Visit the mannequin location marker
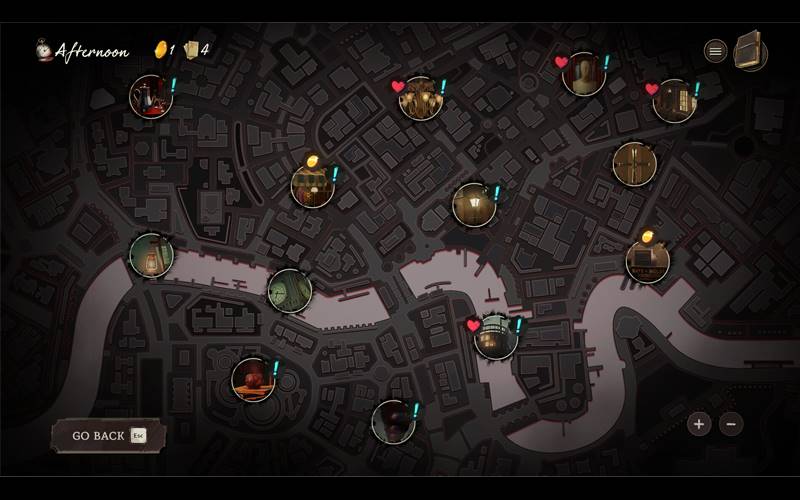Screen dimensions: 800x500 (x=583, y=74)
